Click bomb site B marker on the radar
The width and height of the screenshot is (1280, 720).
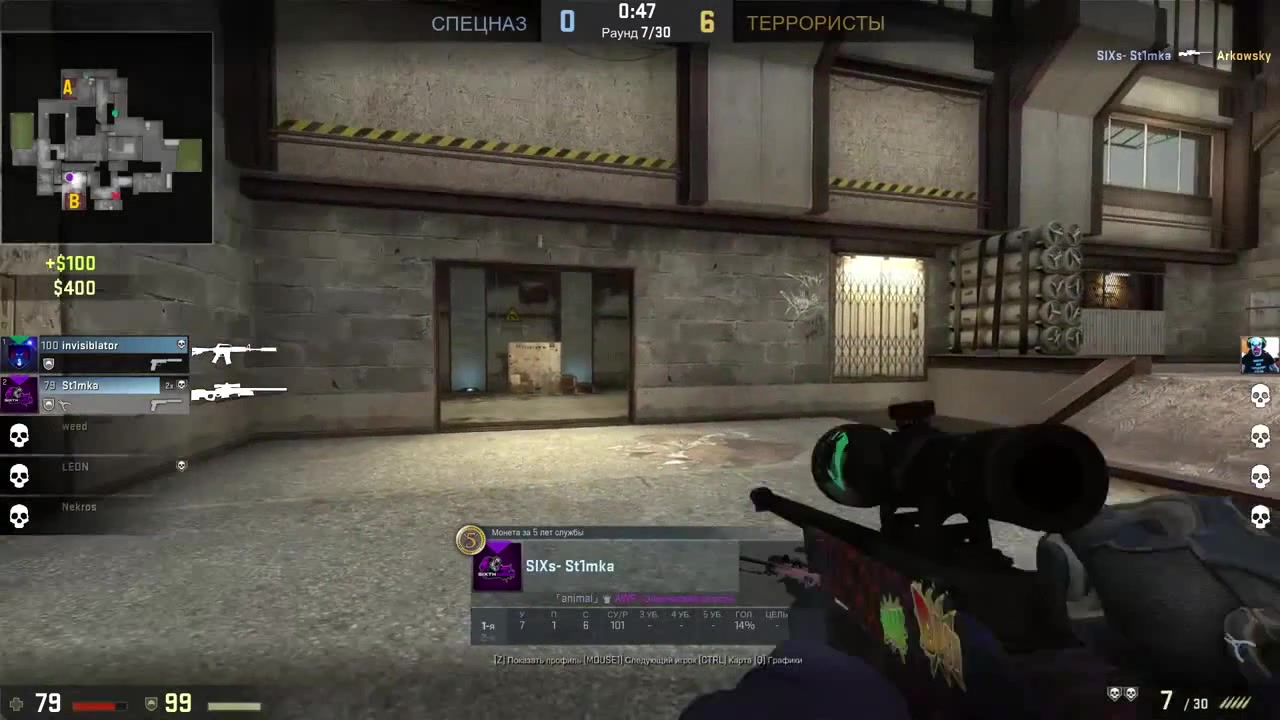pos(73,200)
